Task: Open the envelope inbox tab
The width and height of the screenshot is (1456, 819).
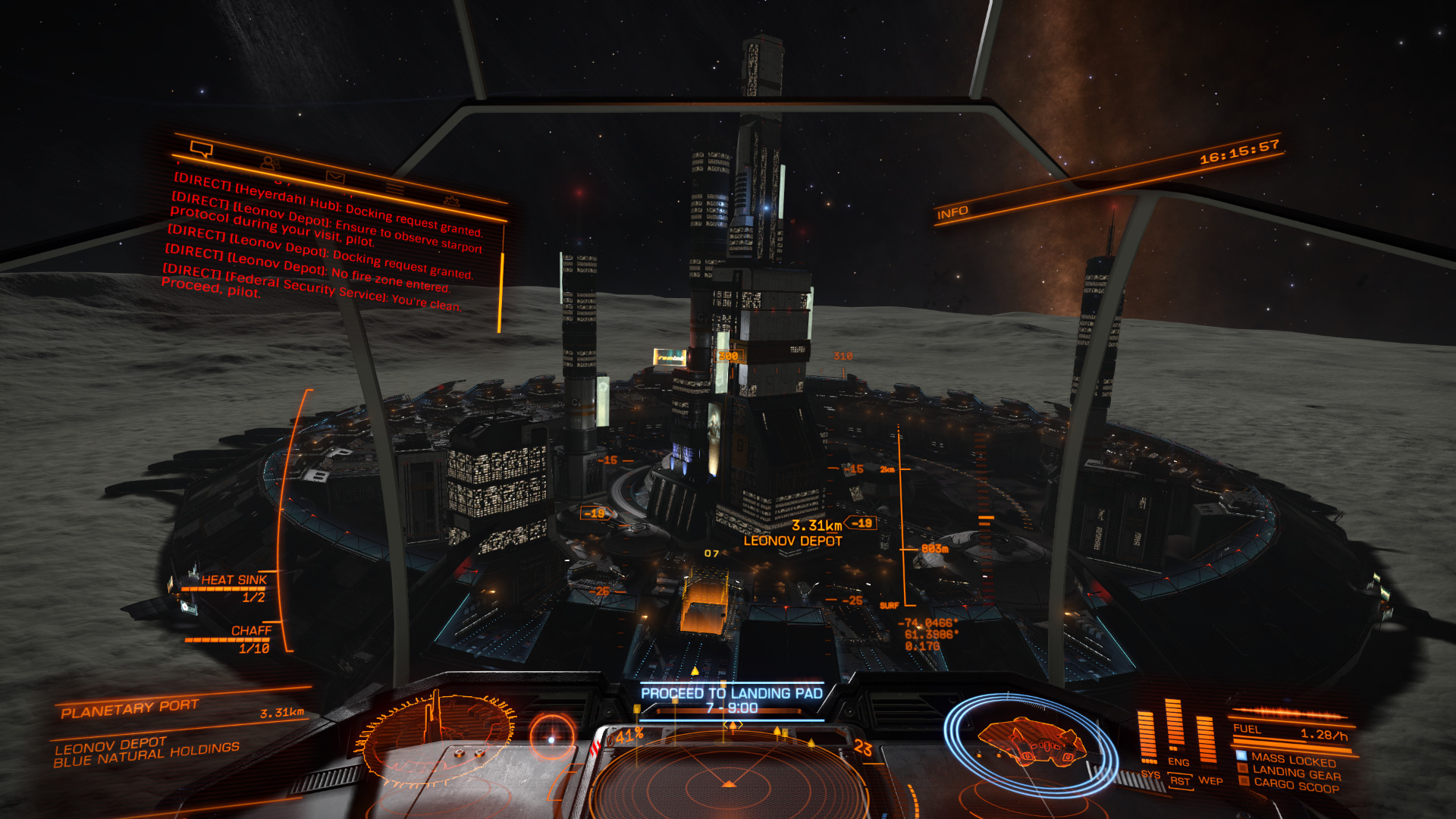Action: [335, 177]
